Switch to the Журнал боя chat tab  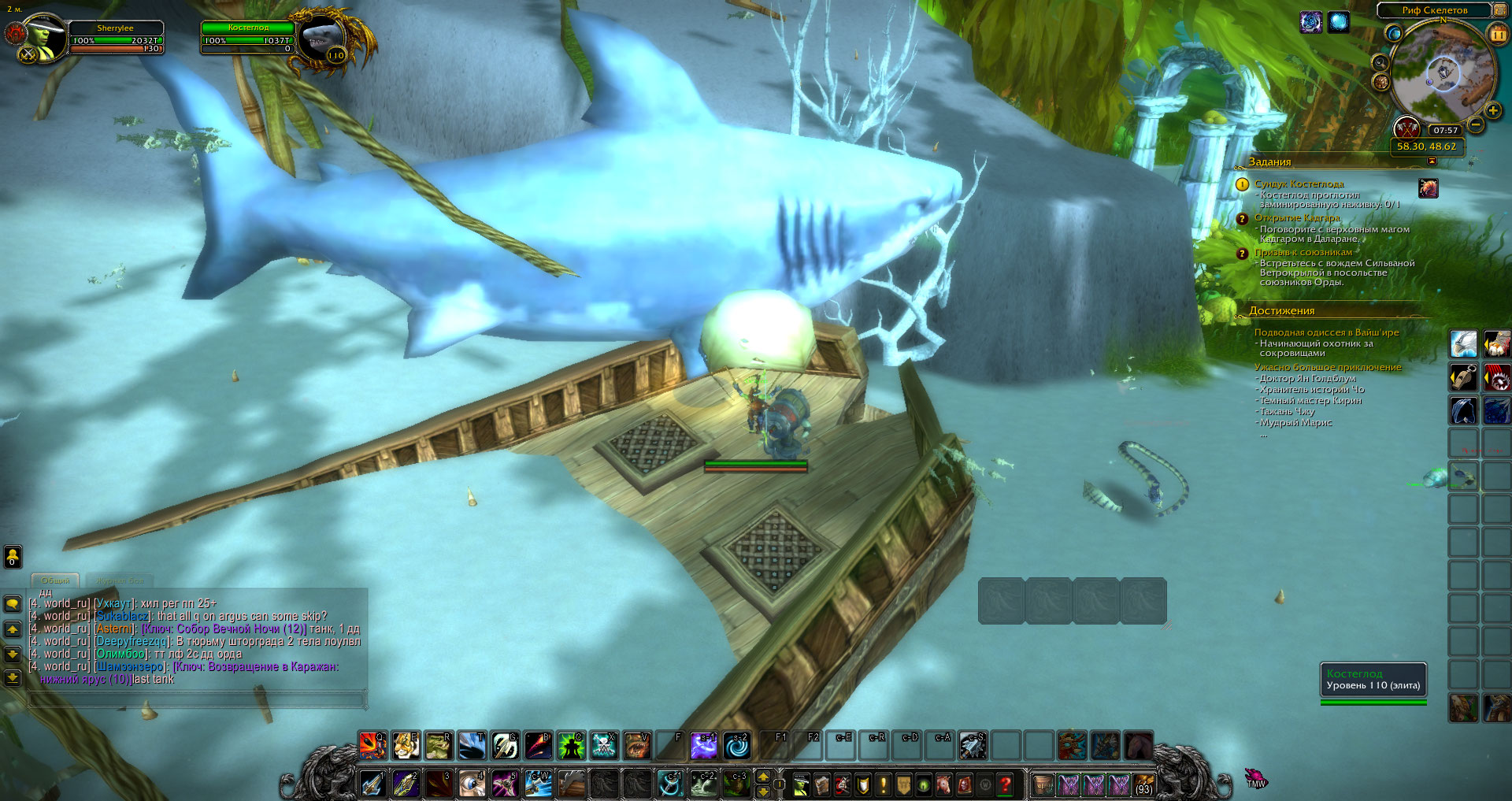pyautogui.click(x=120, y=580)
